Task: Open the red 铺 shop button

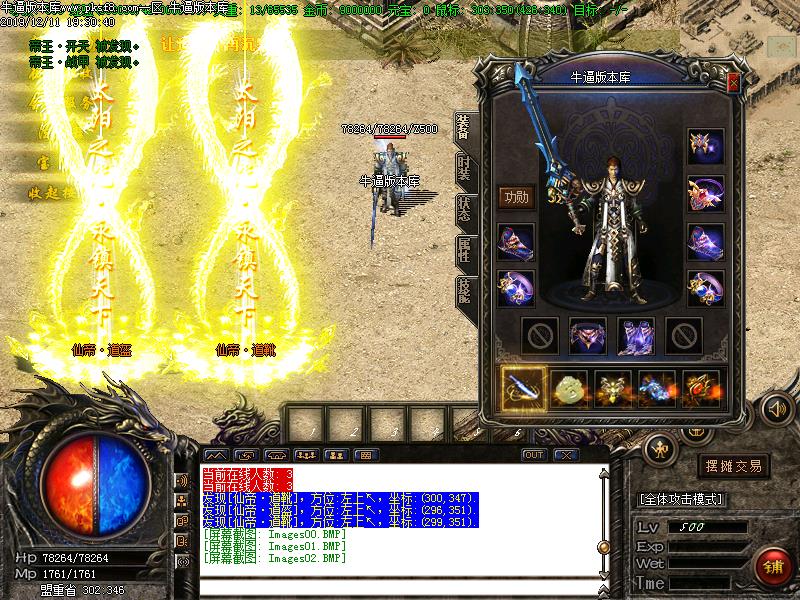Action: [771, 565]
